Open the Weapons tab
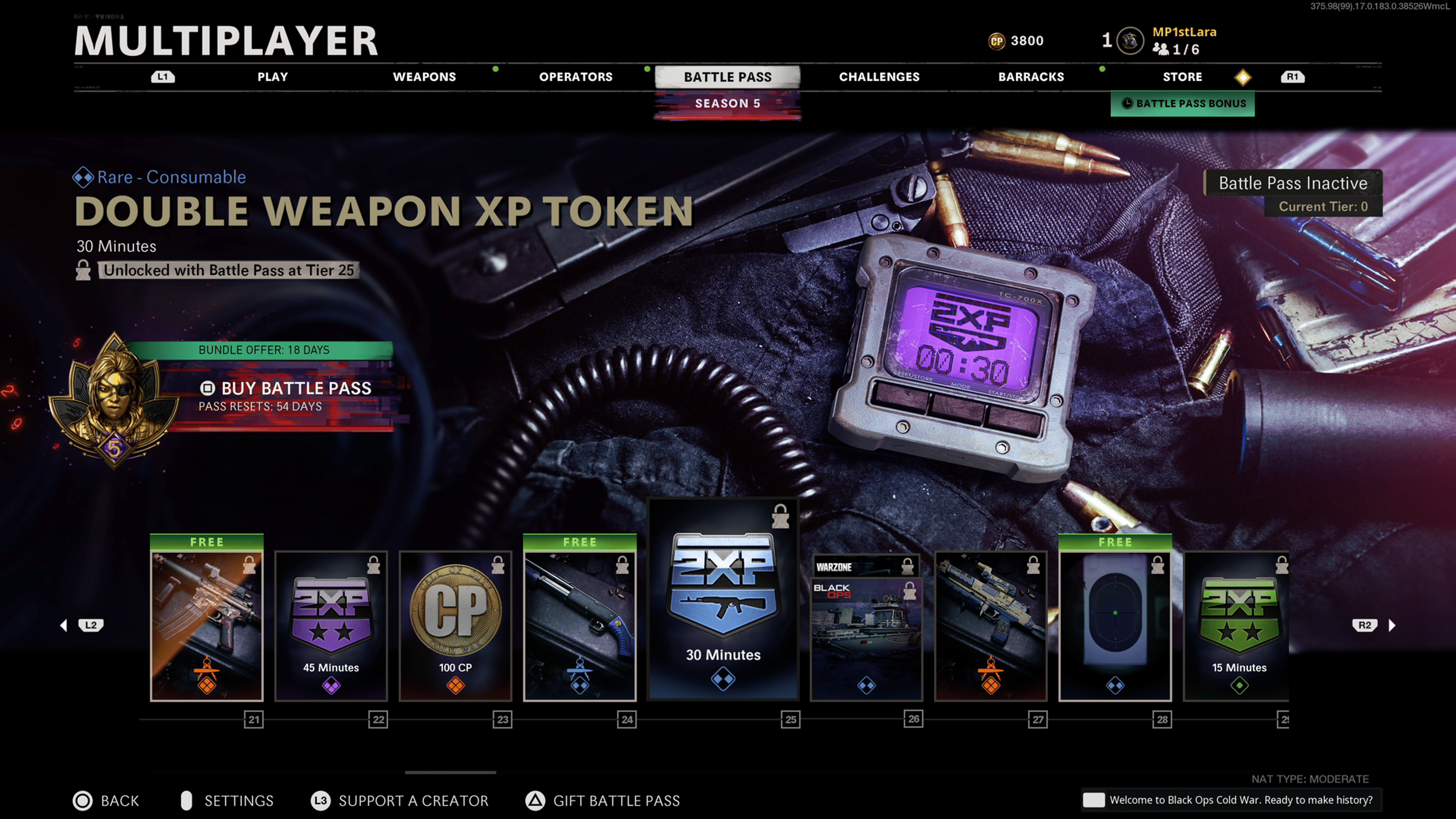The height and width of the screenshot is (819, 1456). coord(424,77)
